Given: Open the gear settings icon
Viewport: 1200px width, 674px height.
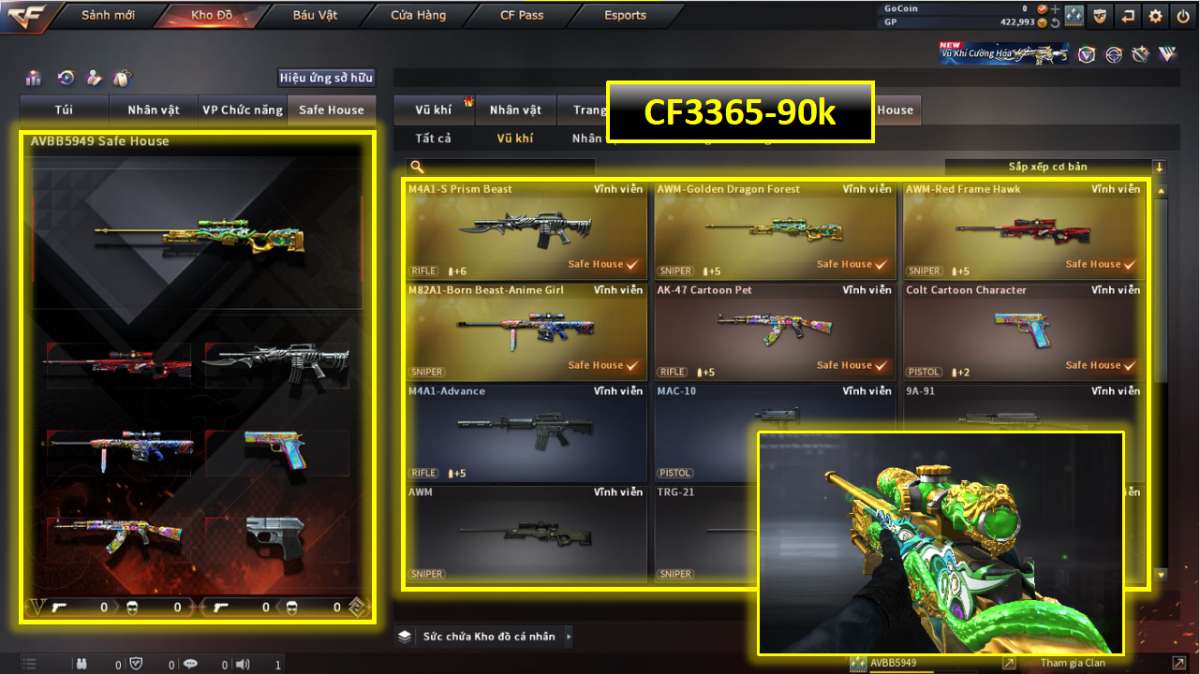Looking at the screenshot, I should (1156, 16).
